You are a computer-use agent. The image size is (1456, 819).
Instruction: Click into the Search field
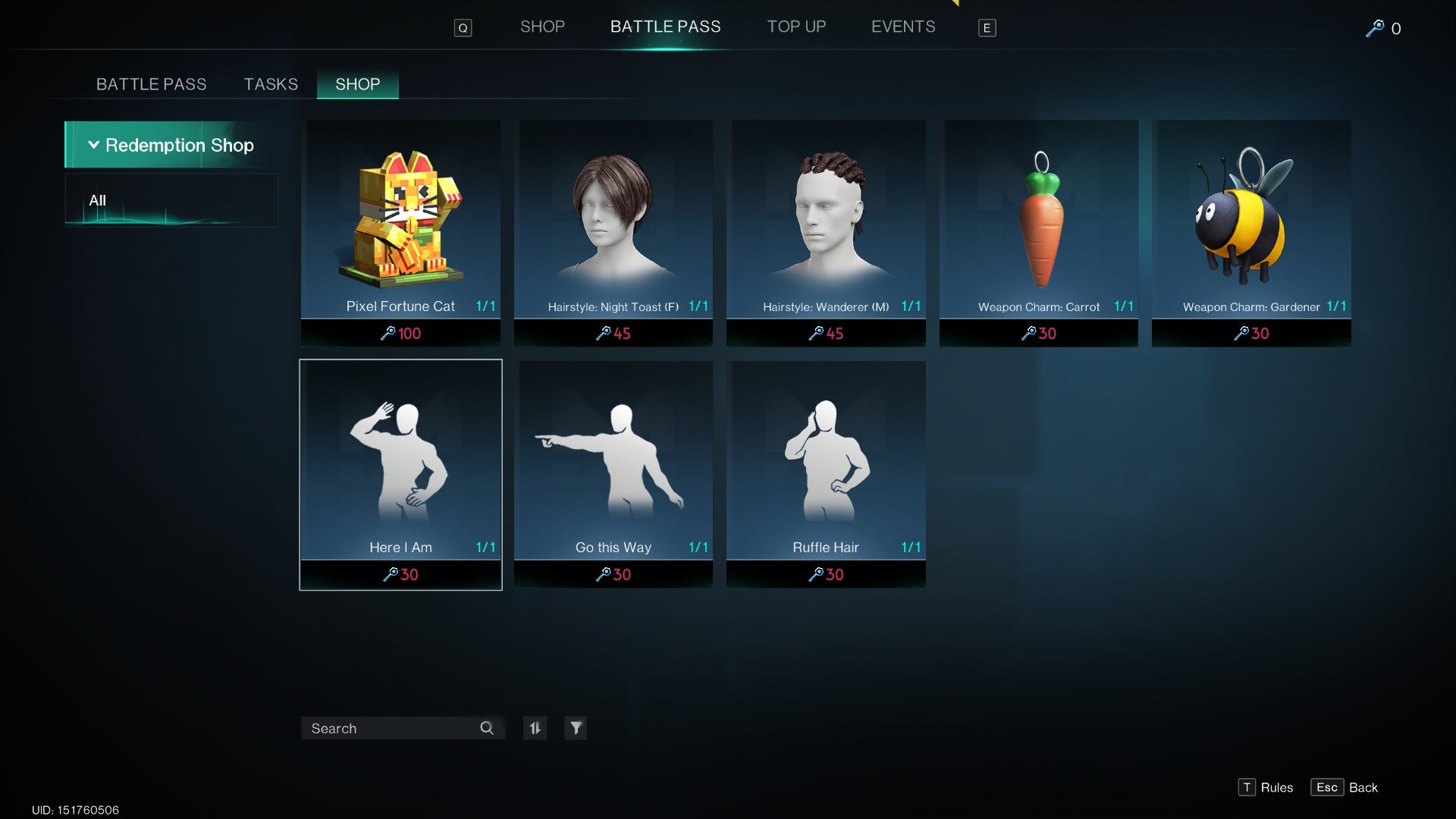click(x=391, y=728)
